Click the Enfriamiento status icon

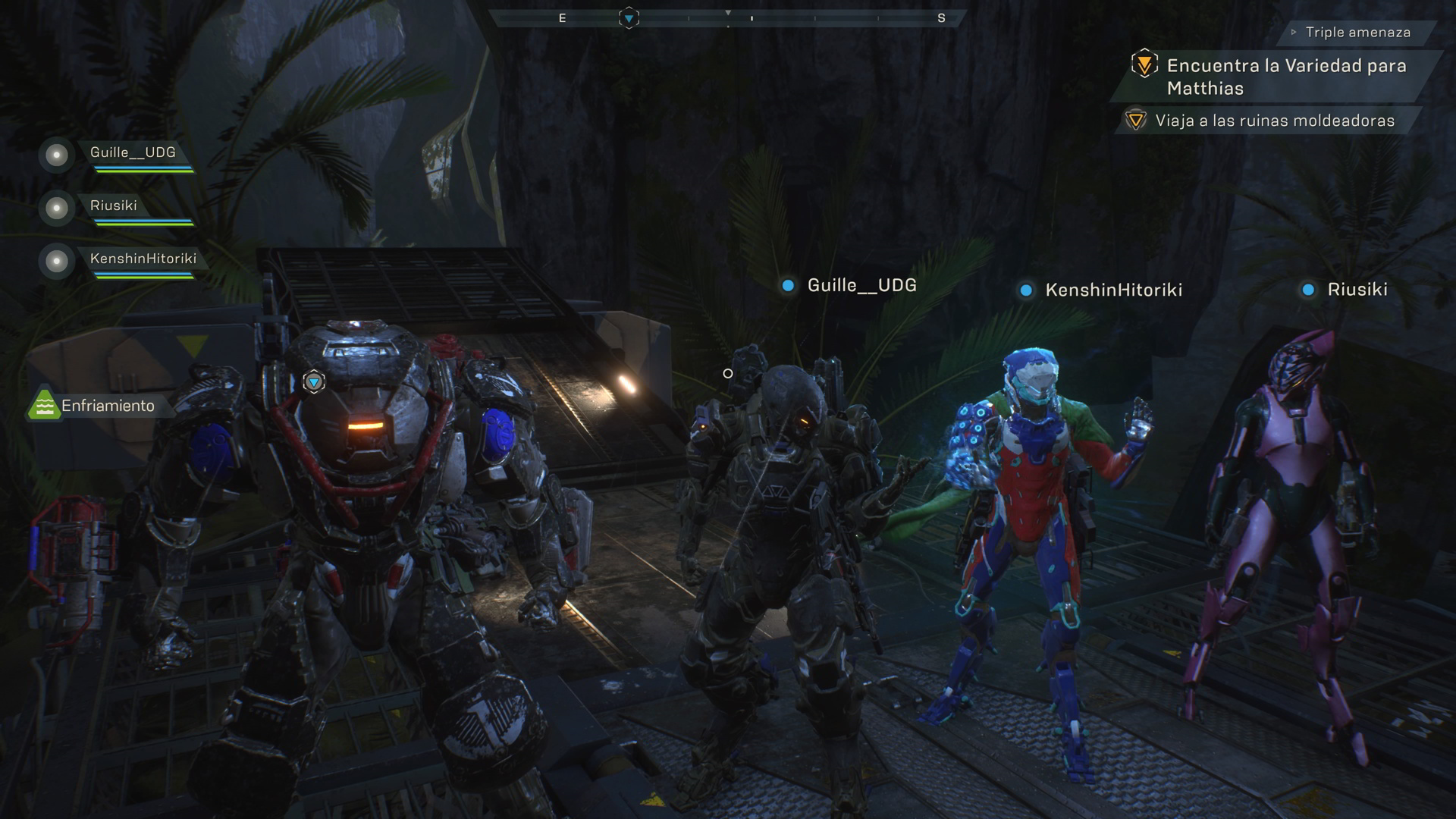(44, 405)
